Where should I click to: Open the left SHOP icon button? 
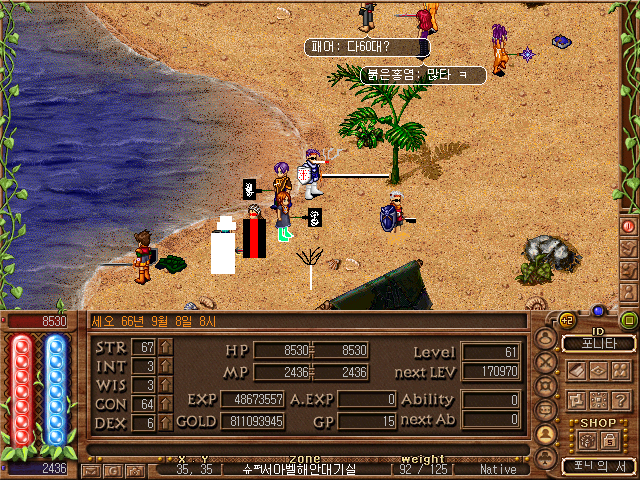588,440
